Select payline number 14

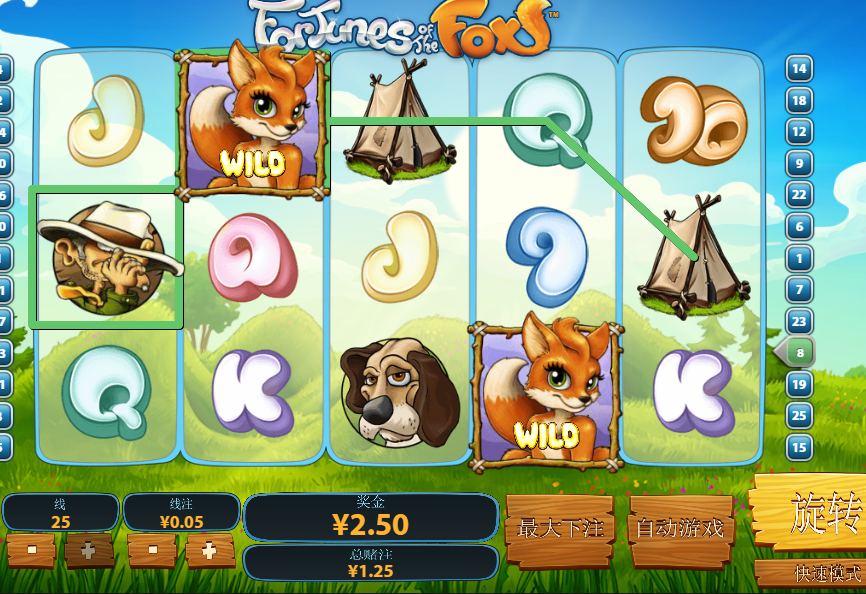[x=799, y=69]
